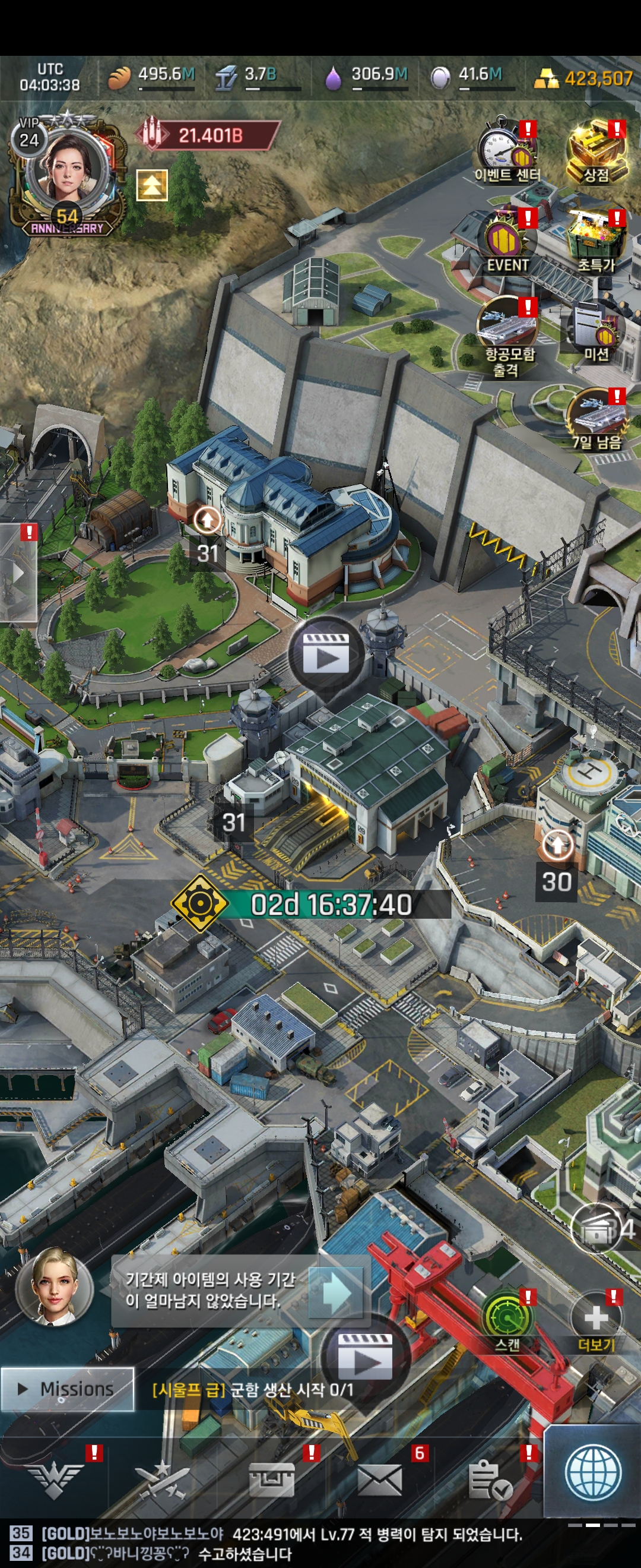This screenshot has height=1568, width=641.
Task: Click the yellow double-arrow boost icon
Action: click(x=151, y=185)
